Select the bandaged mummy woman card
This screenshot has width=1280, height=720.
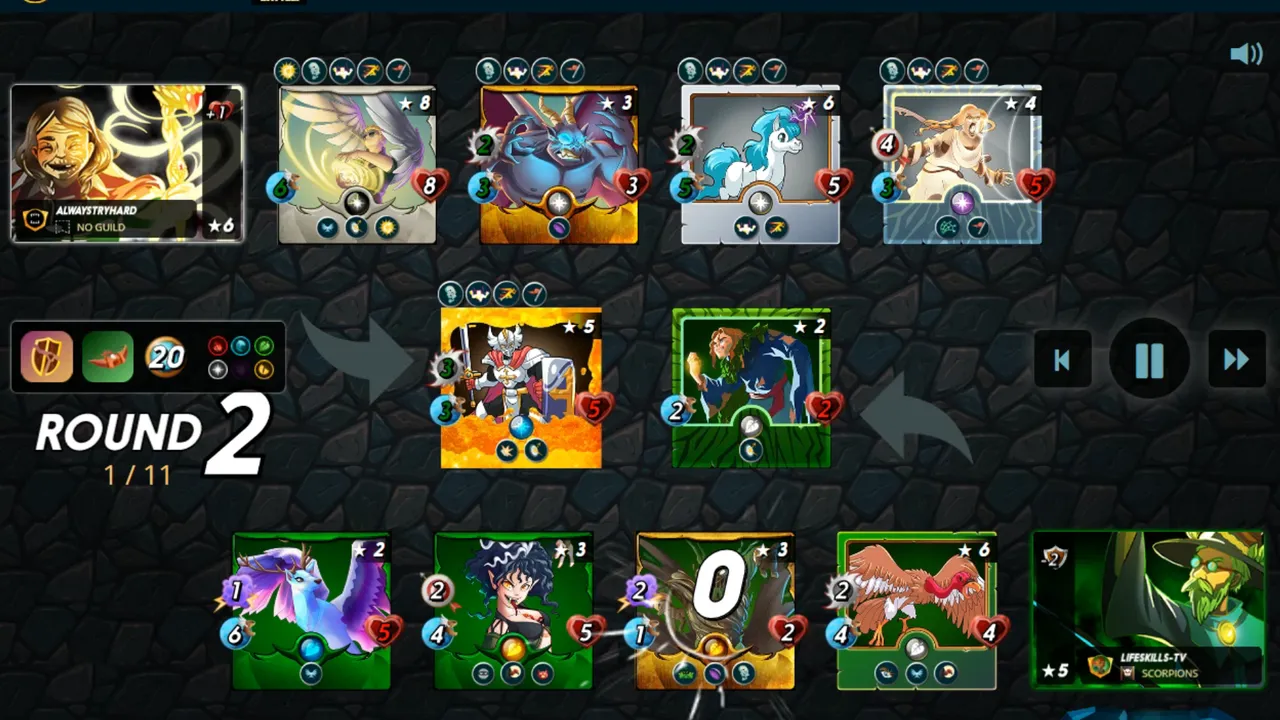pos(962,166)
